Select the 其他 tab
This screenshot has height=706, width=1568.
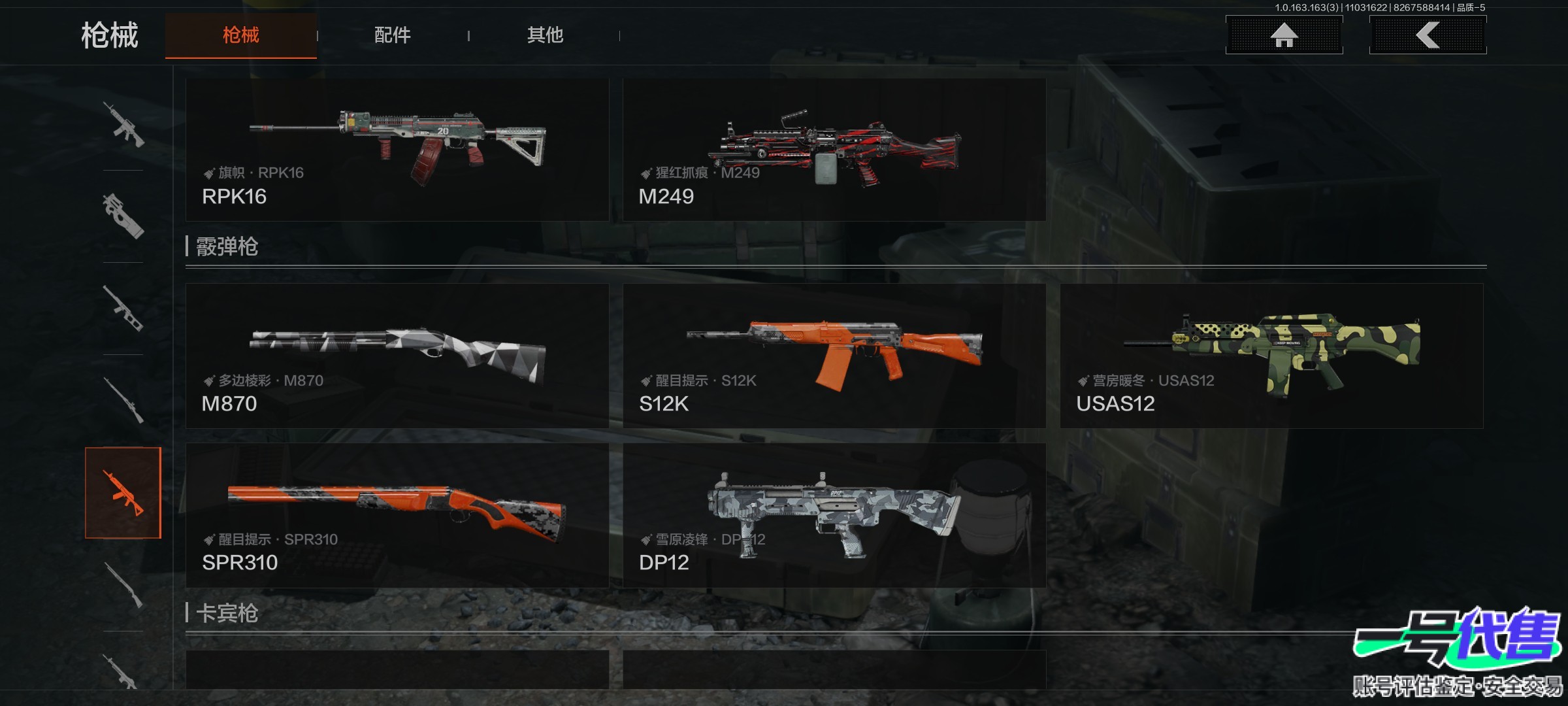545,35
